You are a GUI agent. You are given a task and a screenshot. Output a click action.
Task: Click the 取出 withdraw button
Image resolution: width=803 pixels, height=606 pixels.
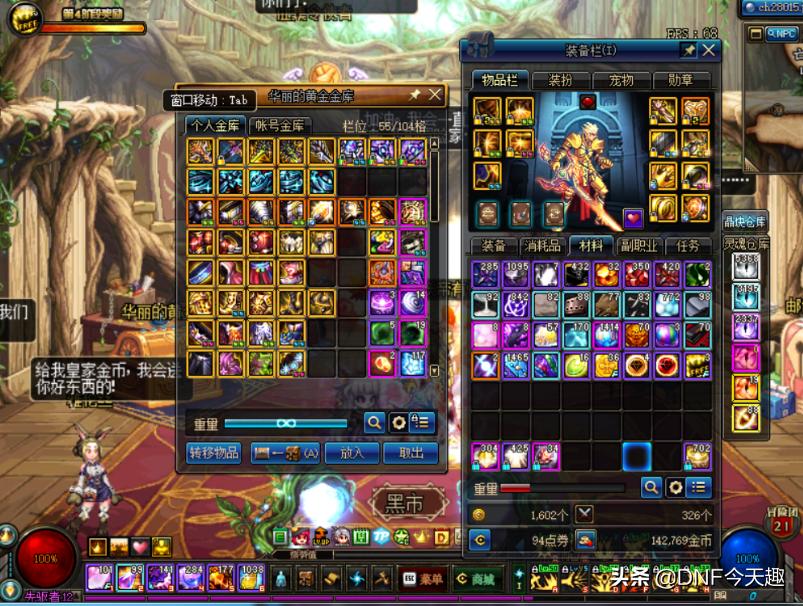[410, 452]
